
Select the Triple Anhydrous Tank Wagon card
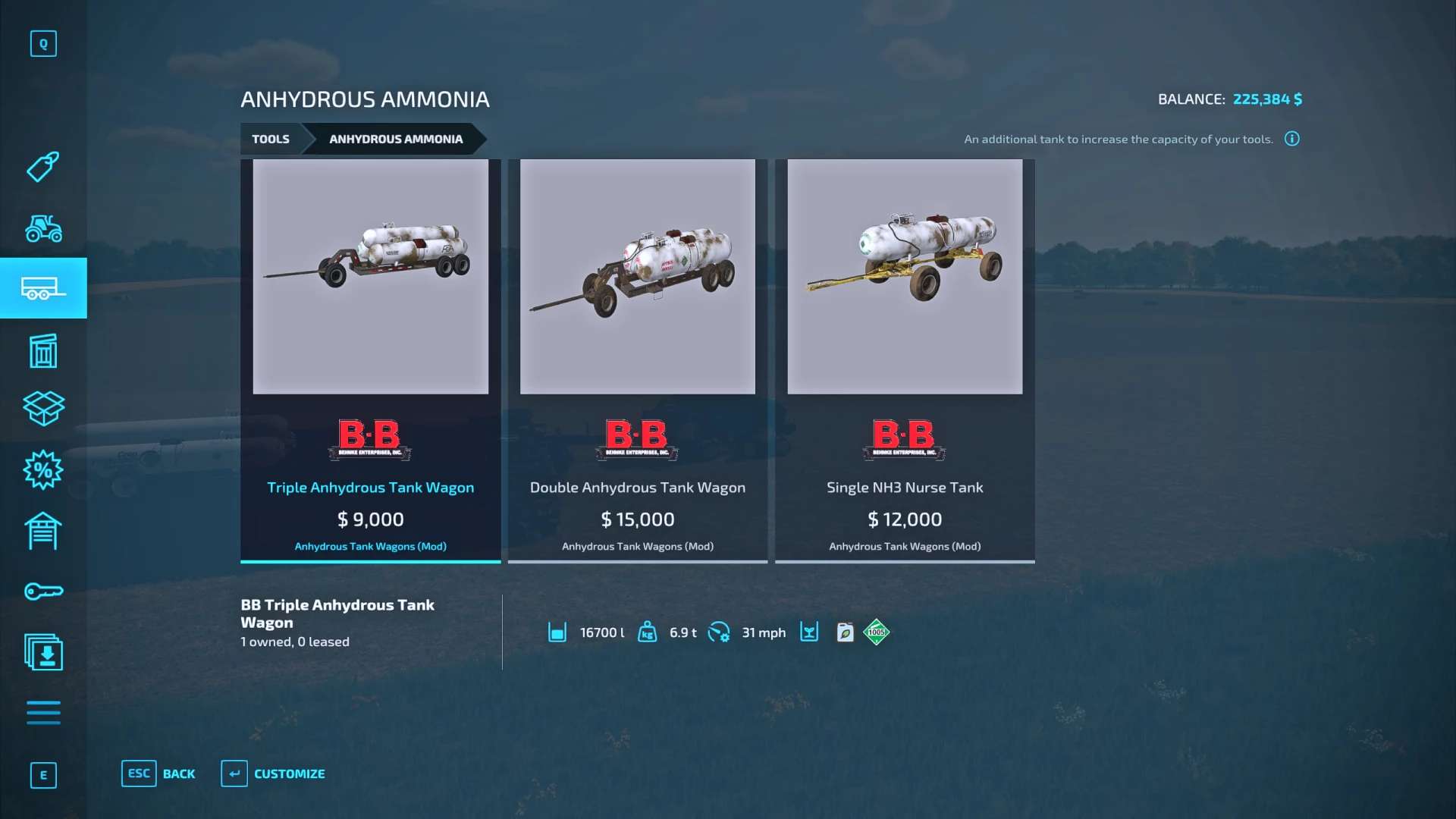(x=370, y=360)
